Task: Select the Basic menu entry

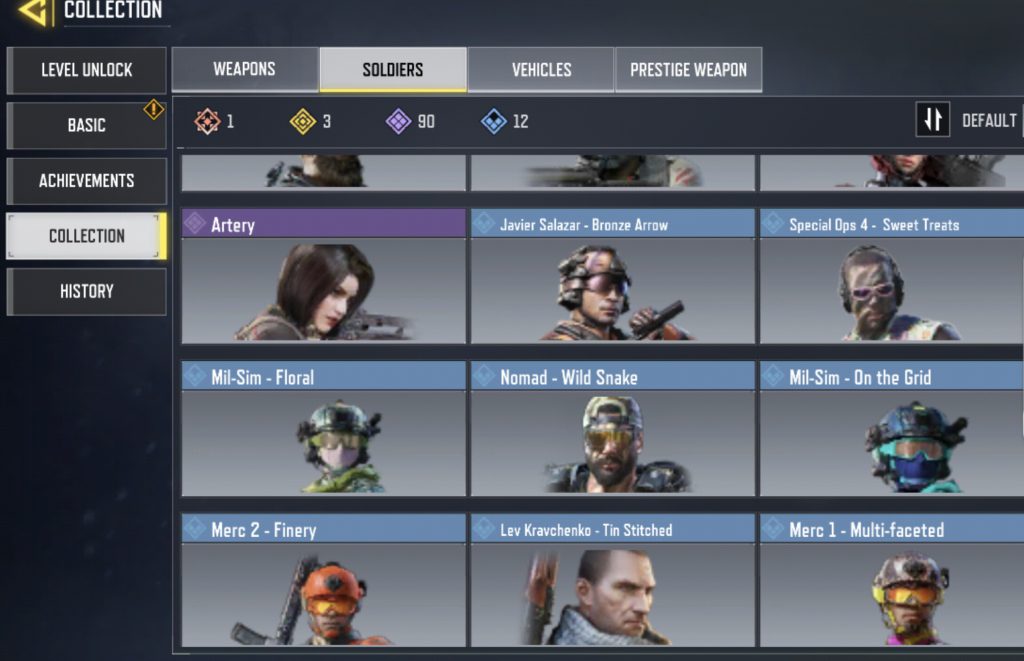Action: 86,125
